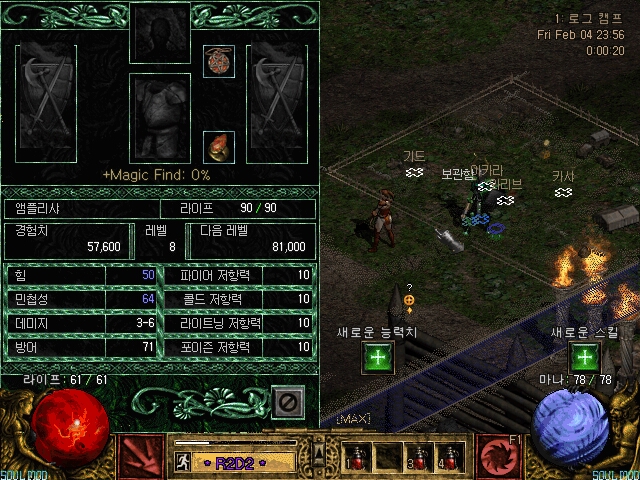The image size is (640, 480).
Task: Choose the right mouse skill icon marked F1
Action: click(499, 456)
